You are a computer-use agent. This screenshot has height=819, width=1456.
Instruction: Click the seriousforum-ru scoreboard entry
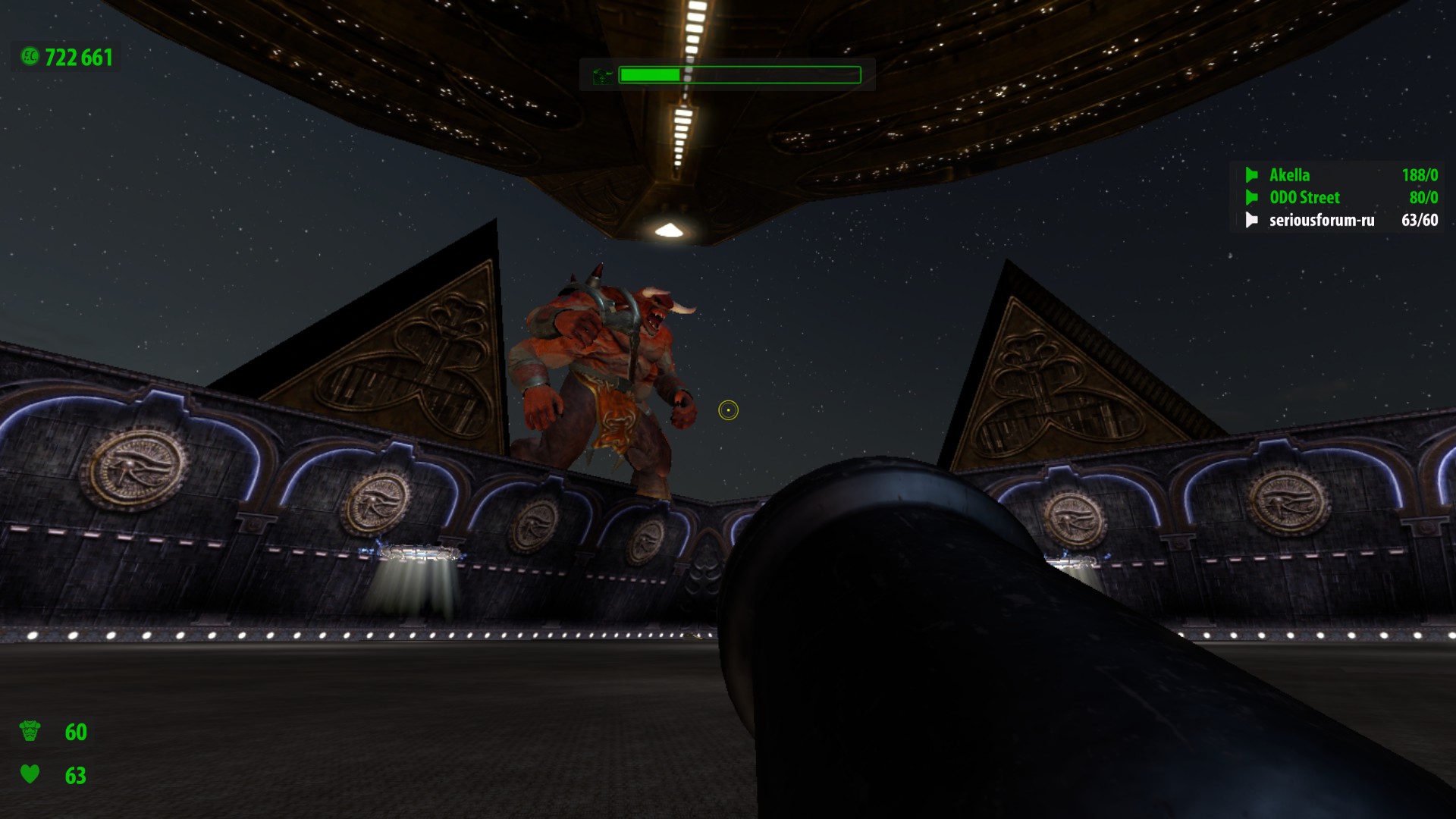1321,221
